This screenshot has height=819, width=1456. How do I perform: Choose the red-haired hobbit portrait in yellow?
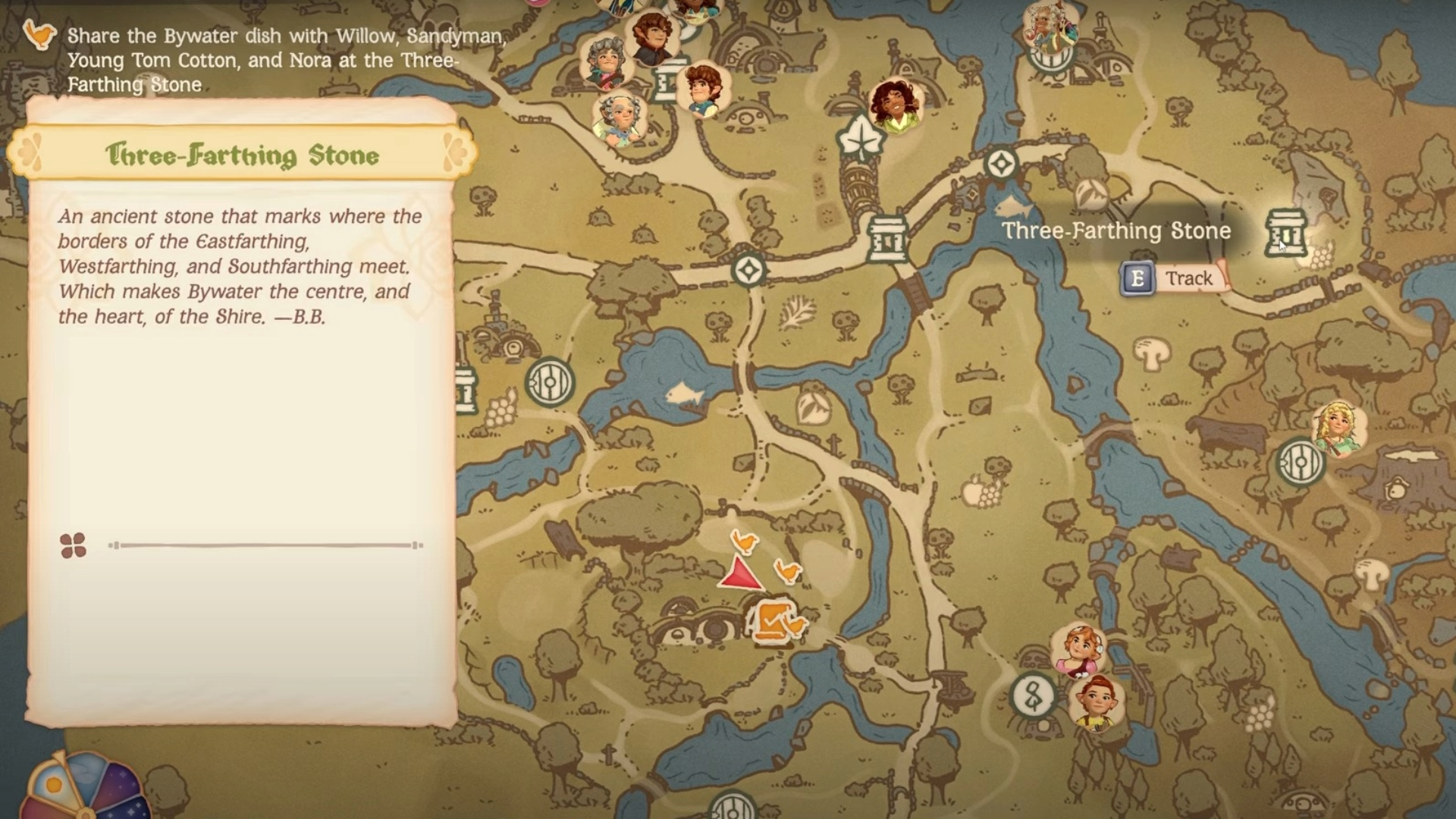(x=1097, y=701)
